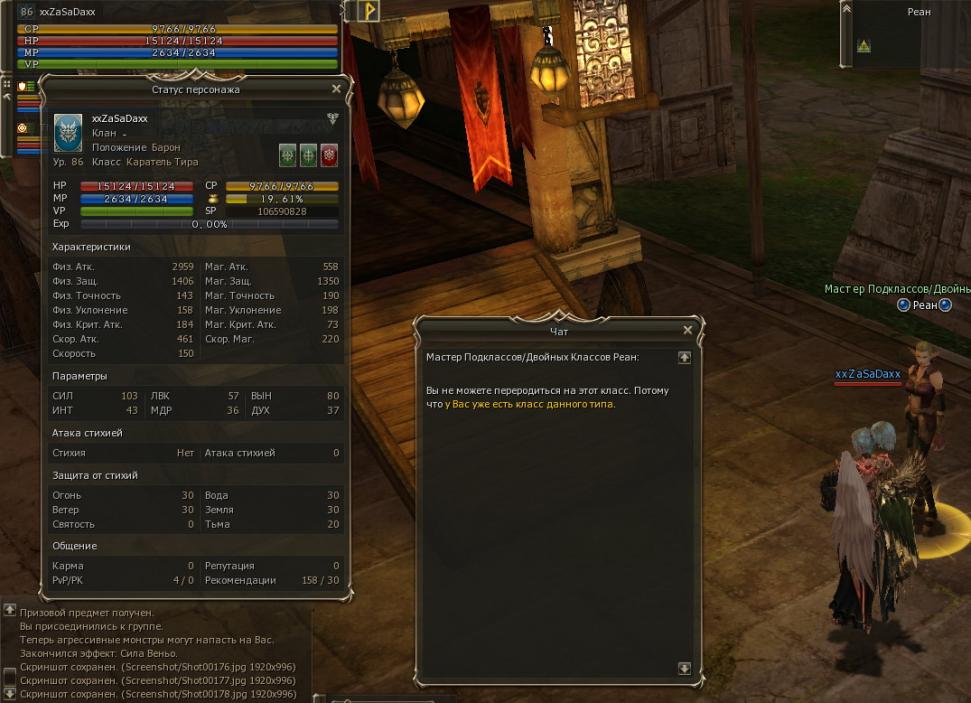Click the system log scroll-up arrow
971x703 pixels.
pyautogui.click(x=9, y=609)
